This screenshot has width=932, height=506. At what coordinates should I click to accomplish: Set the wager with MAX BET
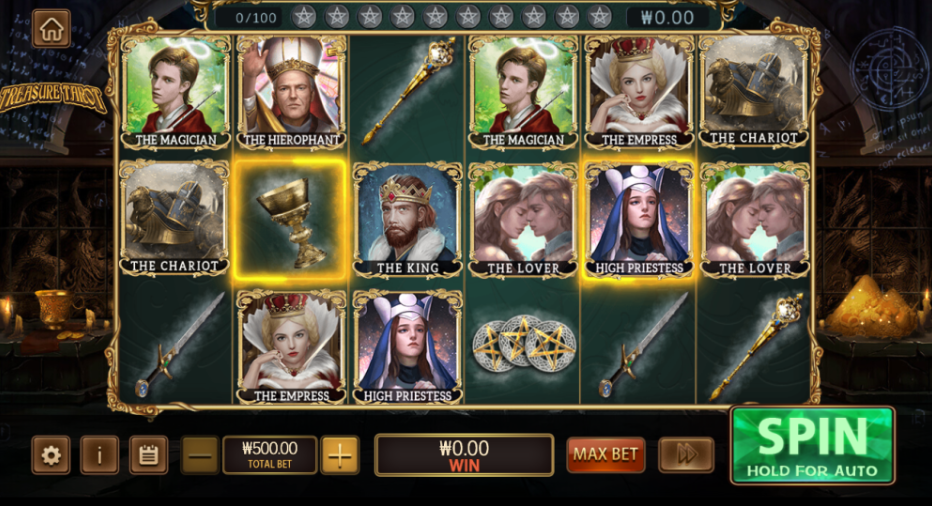(606, 455)
